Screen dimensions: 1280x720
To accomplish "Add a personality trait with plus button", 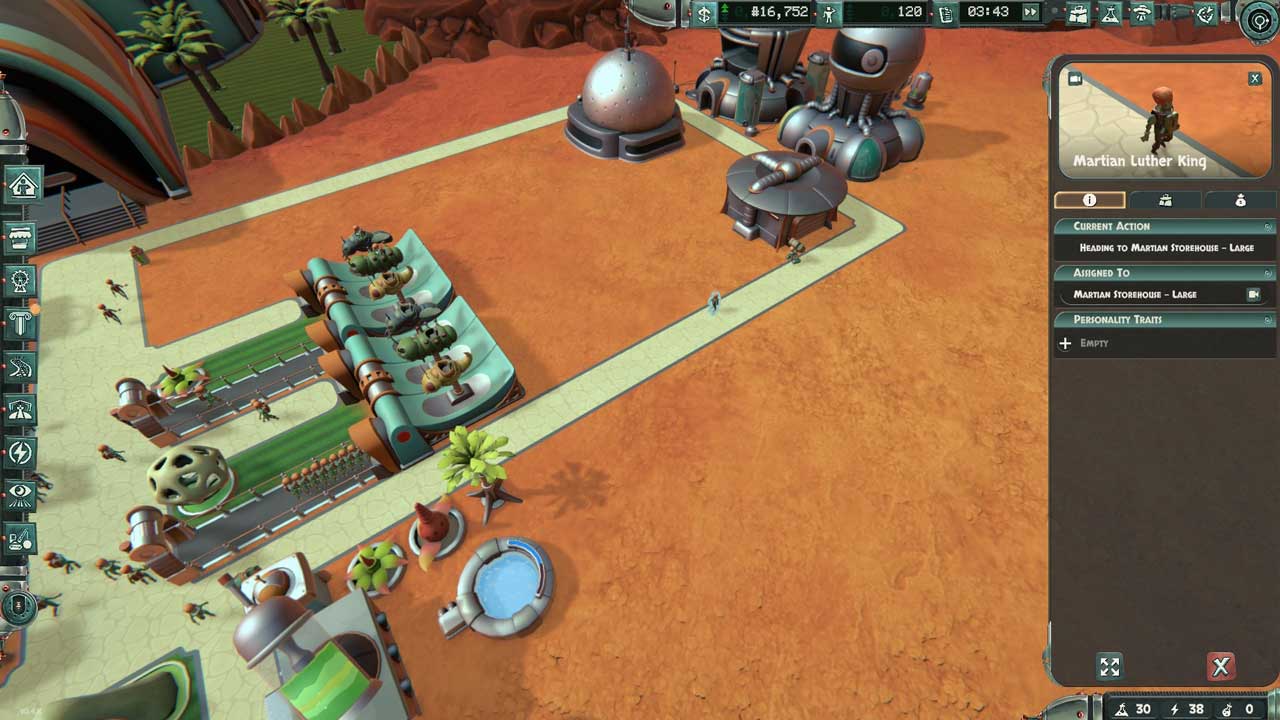I will 1065,343.
